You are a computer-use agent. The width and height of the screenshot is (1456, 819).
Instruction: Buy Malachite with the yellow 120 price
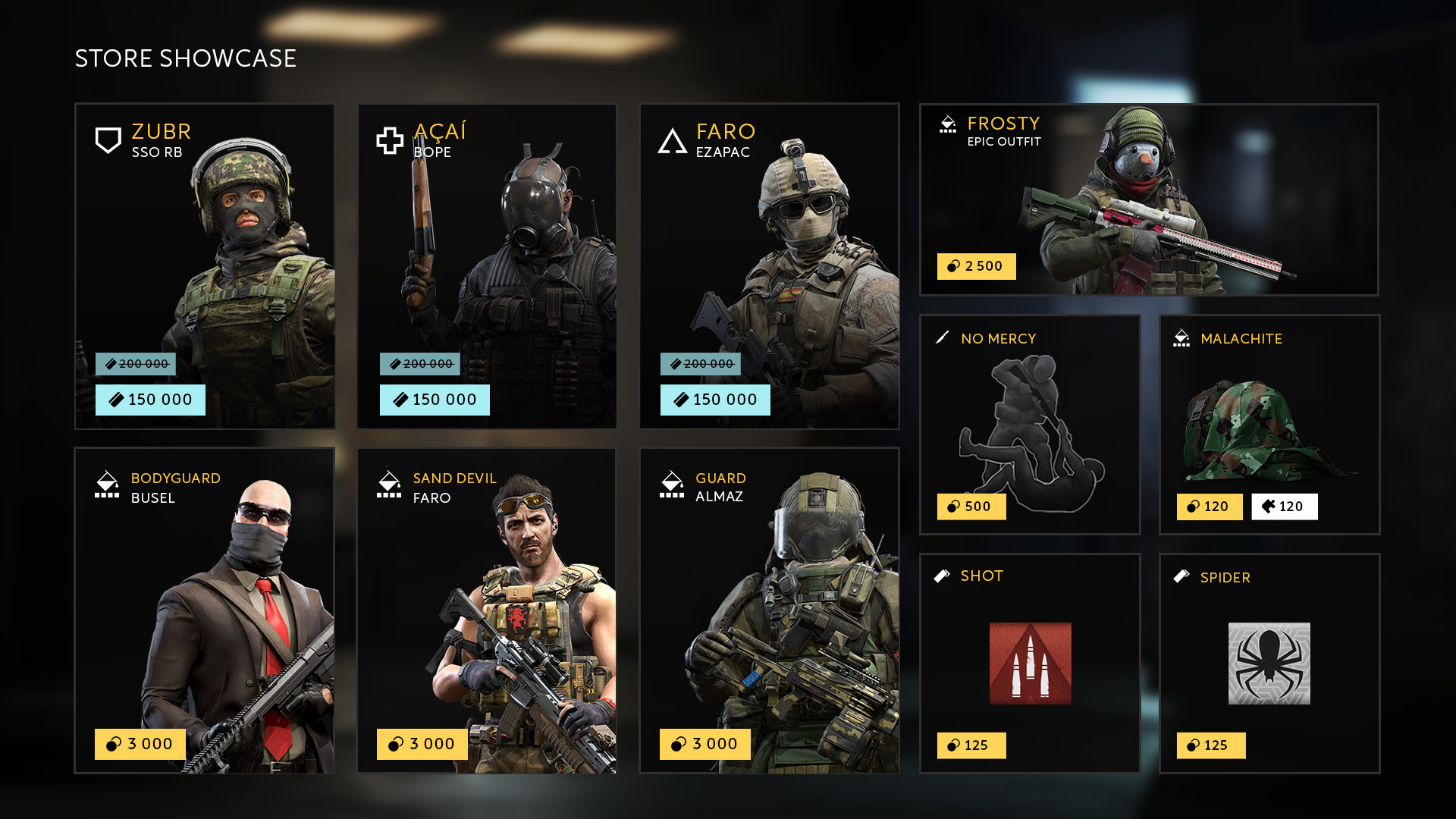(x=1209, y=507)
